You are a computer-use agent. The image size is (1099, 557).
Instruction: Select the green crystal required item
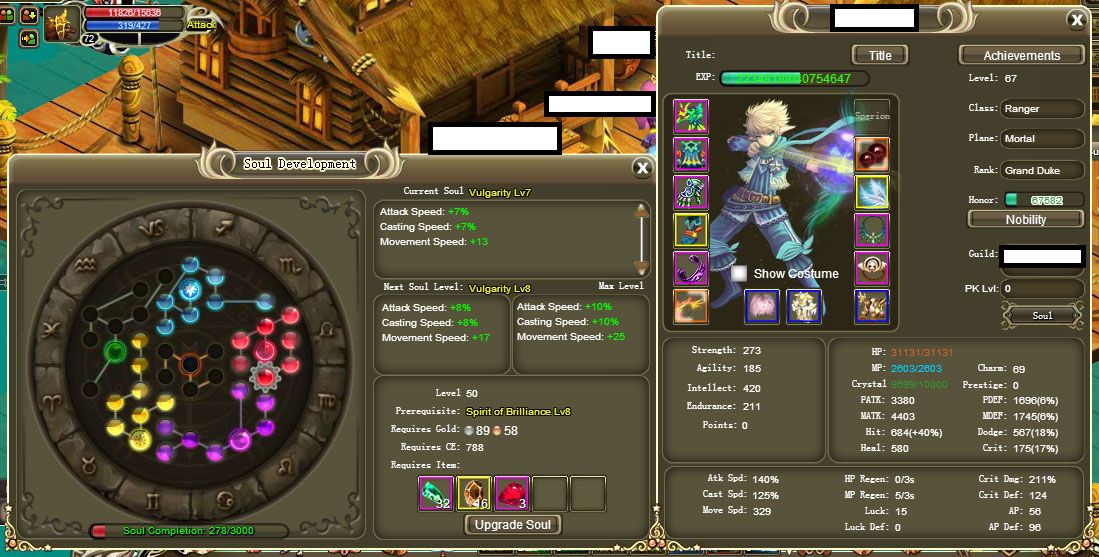point(436,494)
